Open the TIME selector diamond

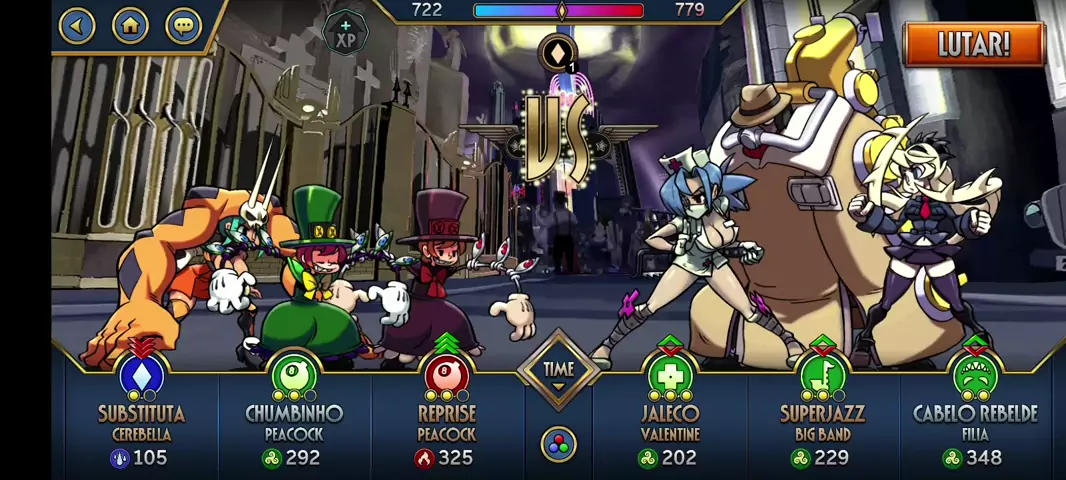coord(558,371)
